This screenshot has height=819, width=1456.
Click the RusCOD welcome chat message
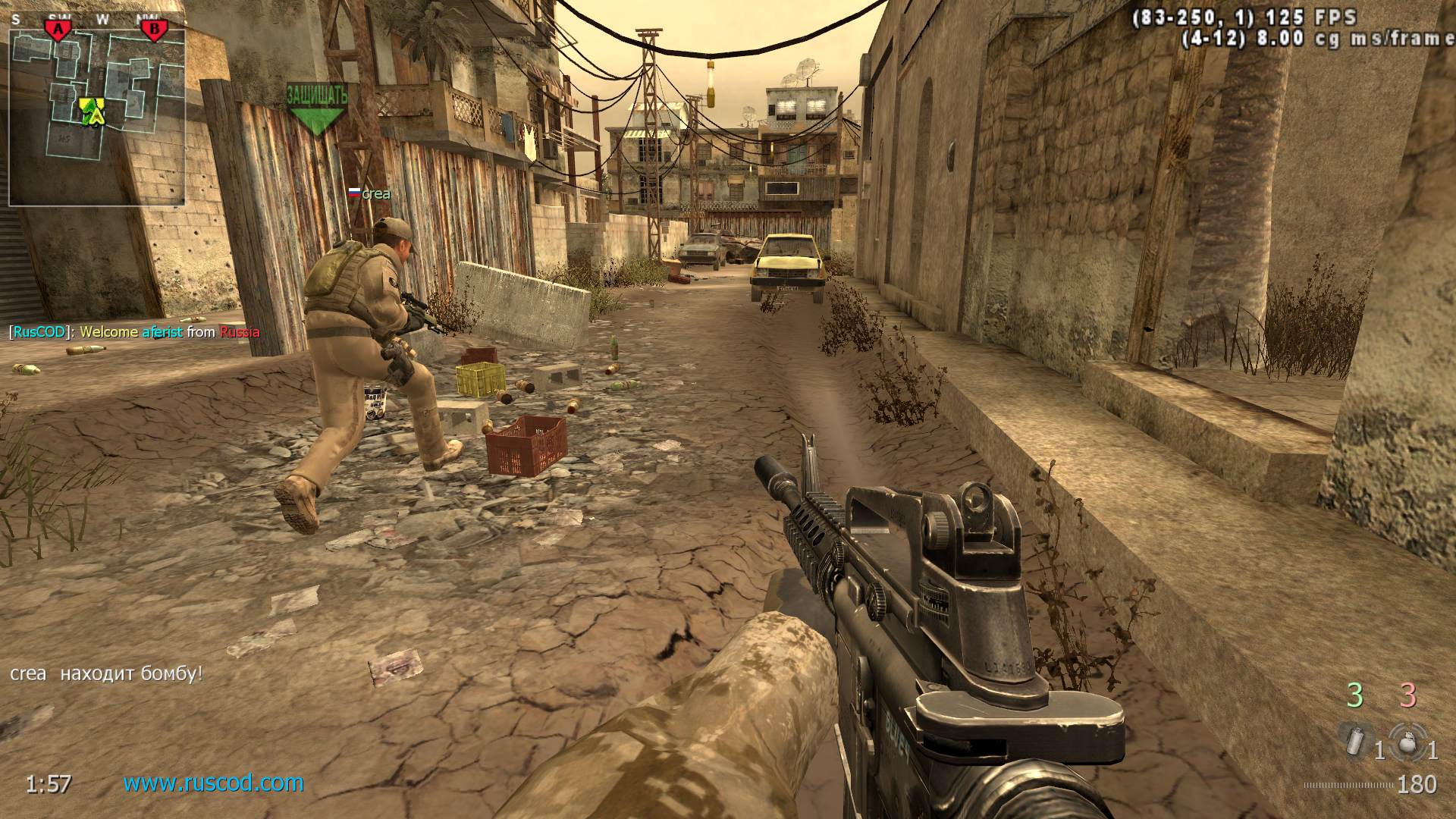click(x=135, y=332)
